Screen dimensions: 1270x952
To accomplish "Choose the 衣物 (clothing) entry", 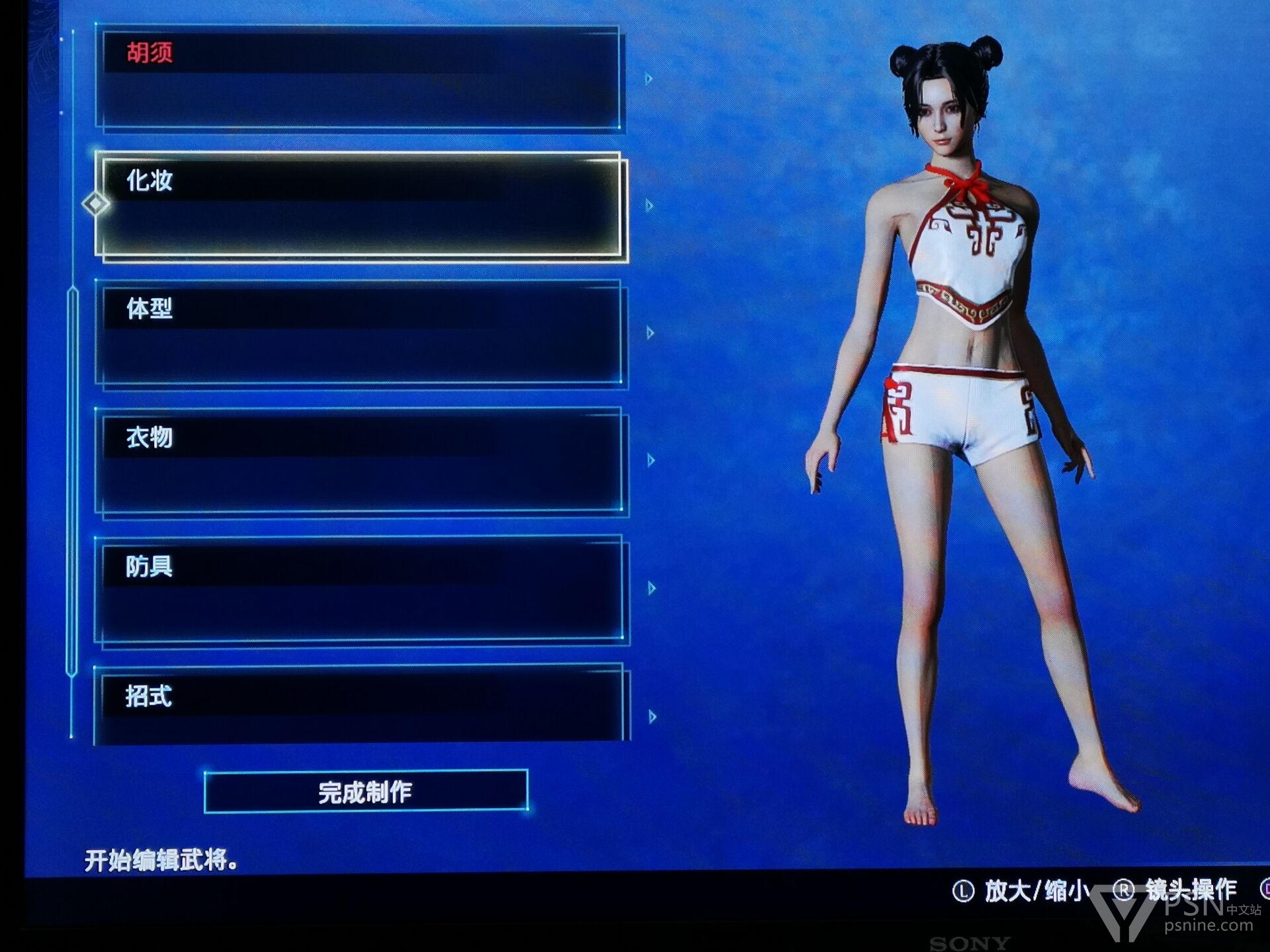I will point(359,460).
